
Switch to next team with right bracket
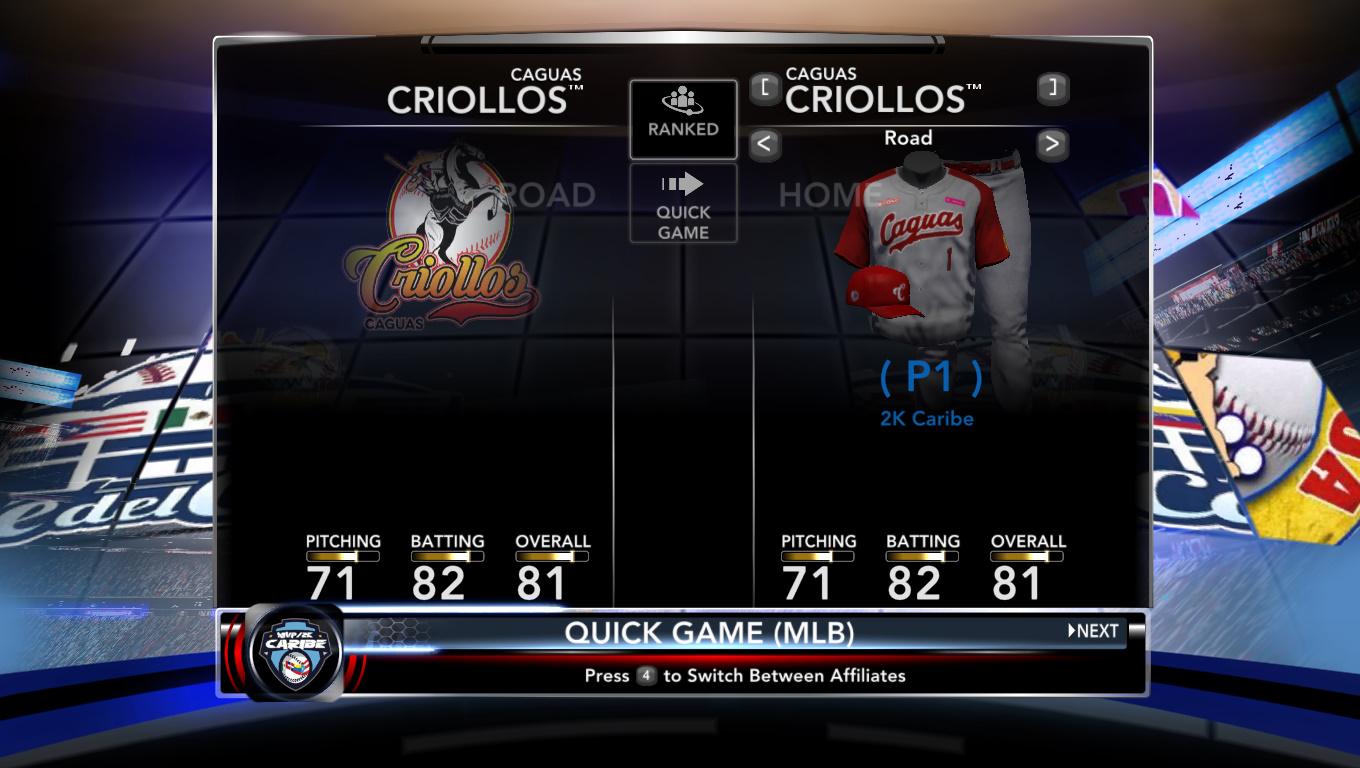click(x=1052, y=88)
